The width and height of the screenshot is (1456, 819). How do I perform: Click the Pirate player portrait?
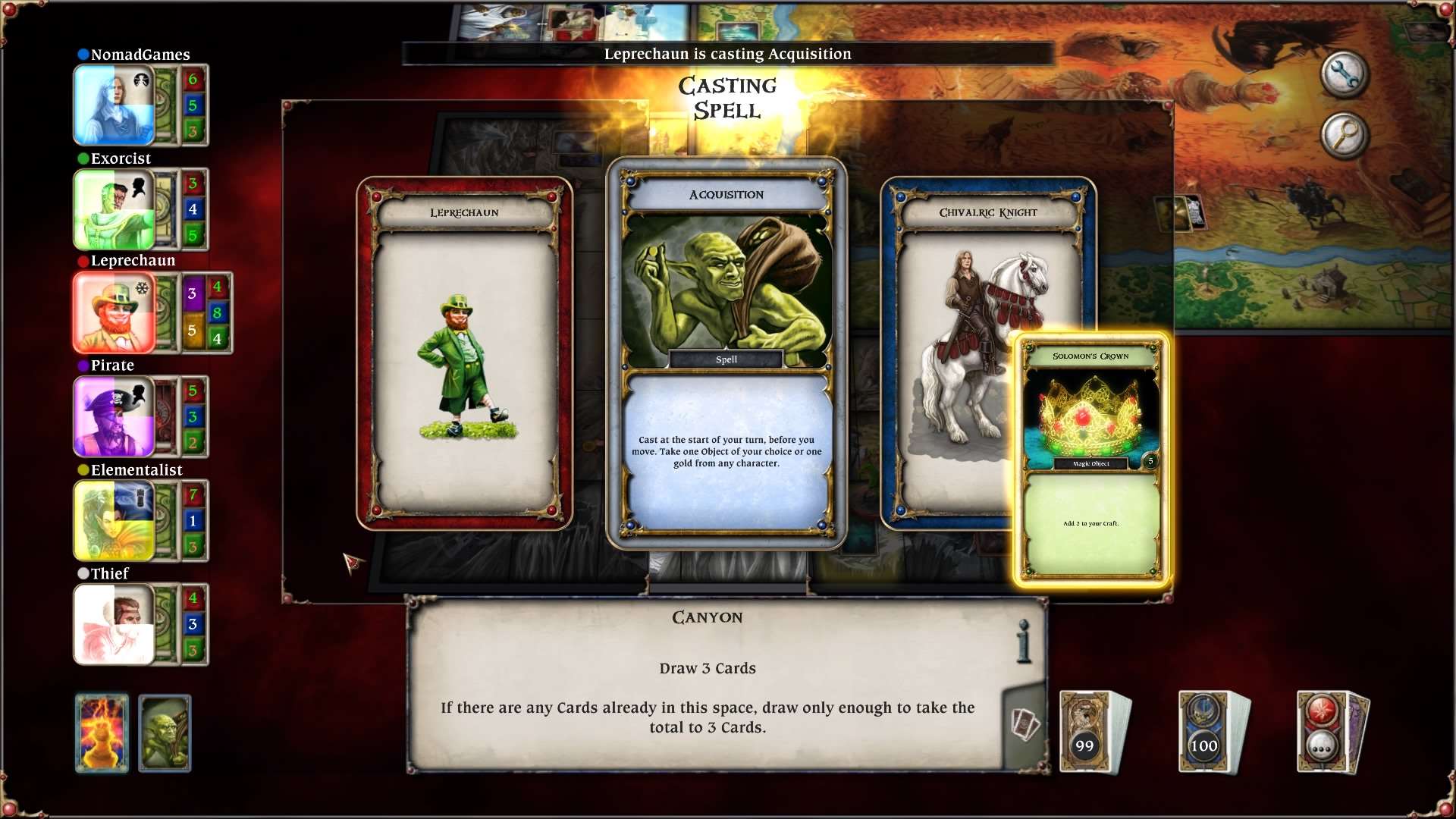click(x=114, y=416)
